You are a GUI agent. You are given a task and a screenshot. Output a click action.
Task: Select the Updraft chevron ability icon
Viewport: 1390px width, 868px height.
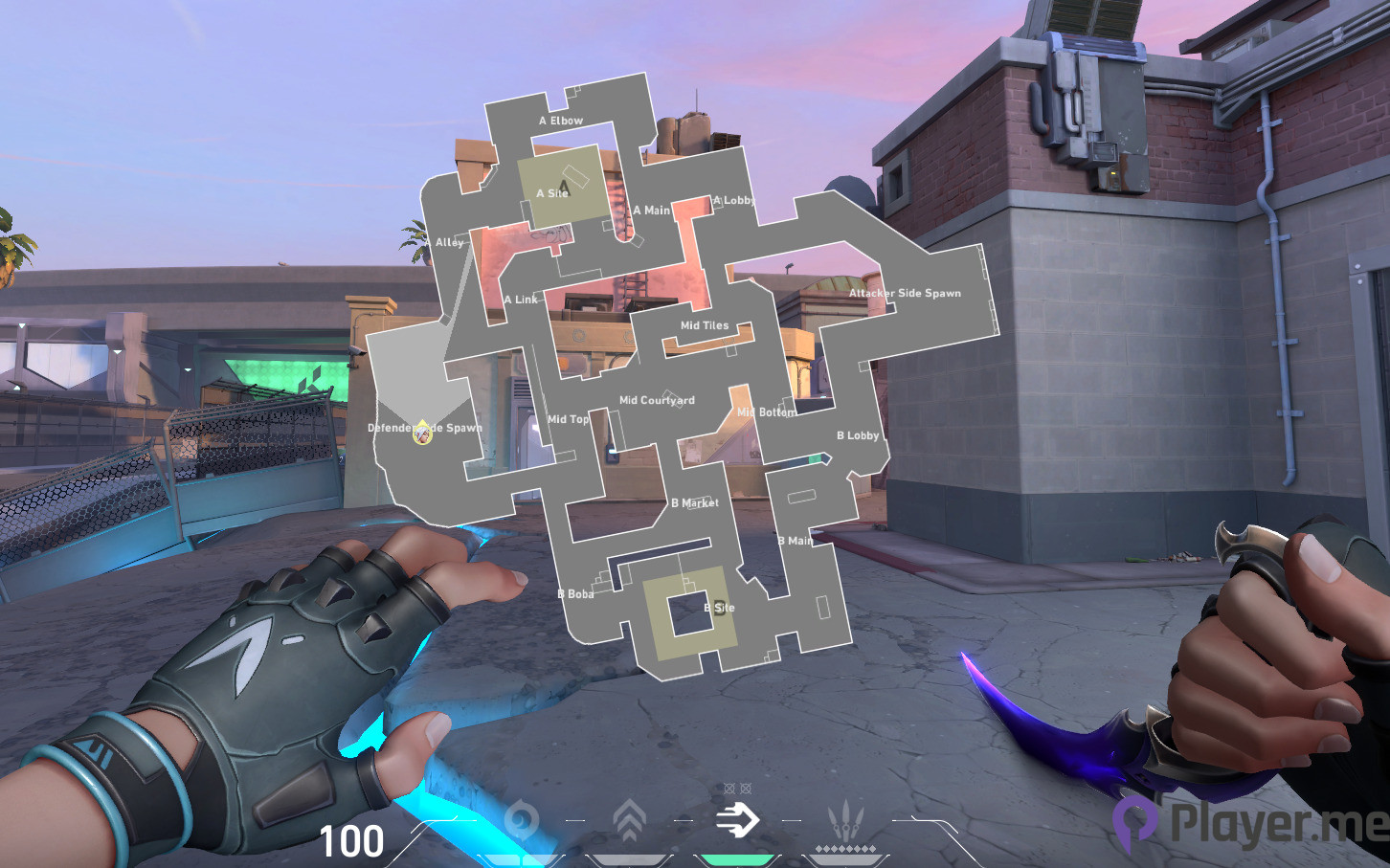629,819
